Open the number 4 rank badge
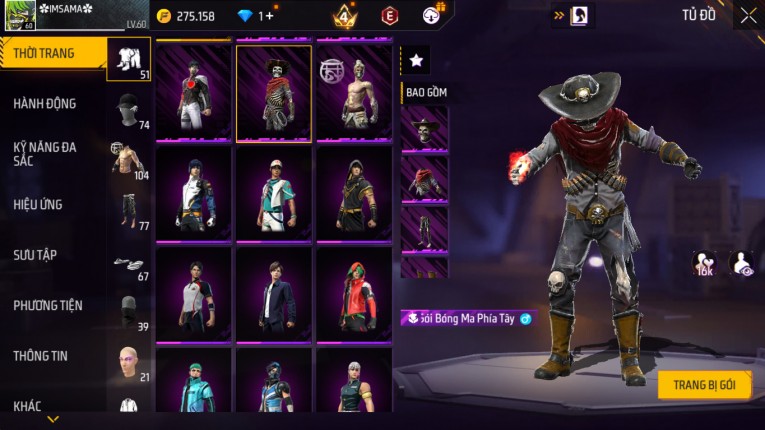This screenshot has width=765, height=430. coord(344,16)
